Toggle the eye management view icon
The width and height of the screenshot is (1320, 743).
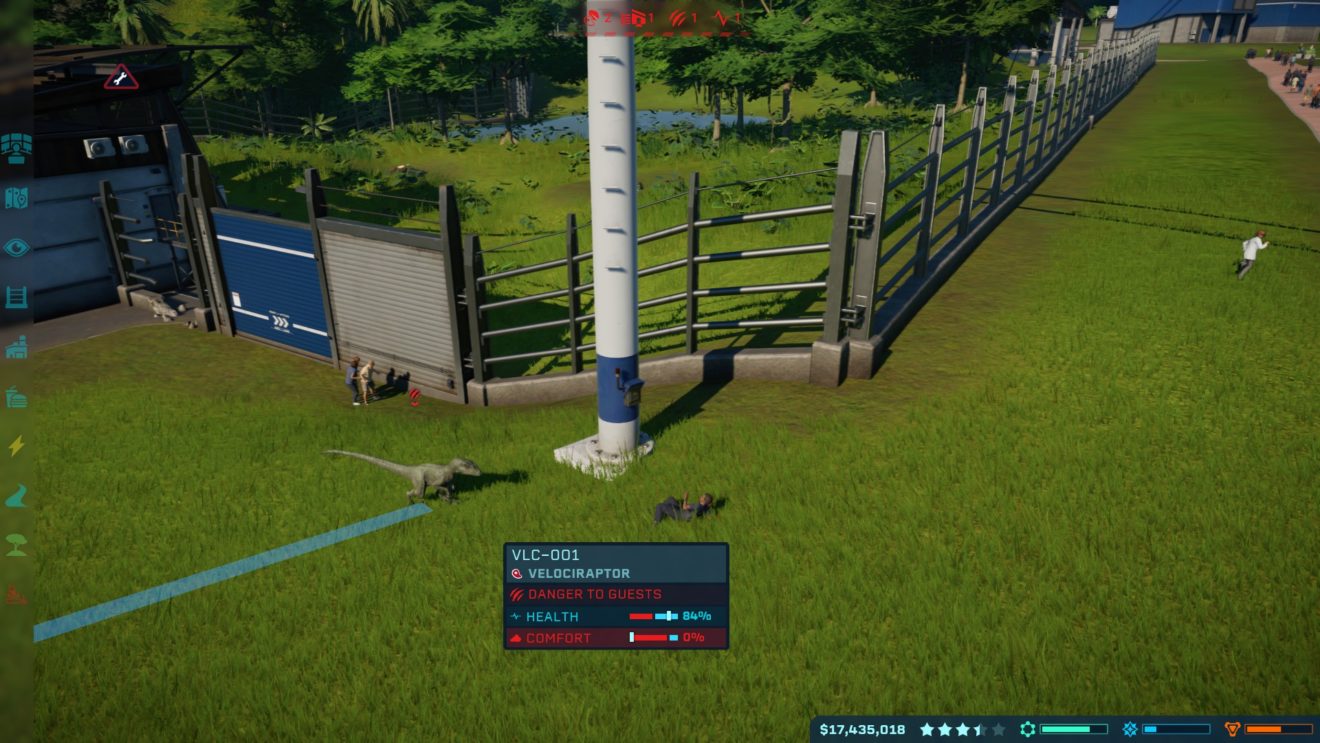click(16, 247)
